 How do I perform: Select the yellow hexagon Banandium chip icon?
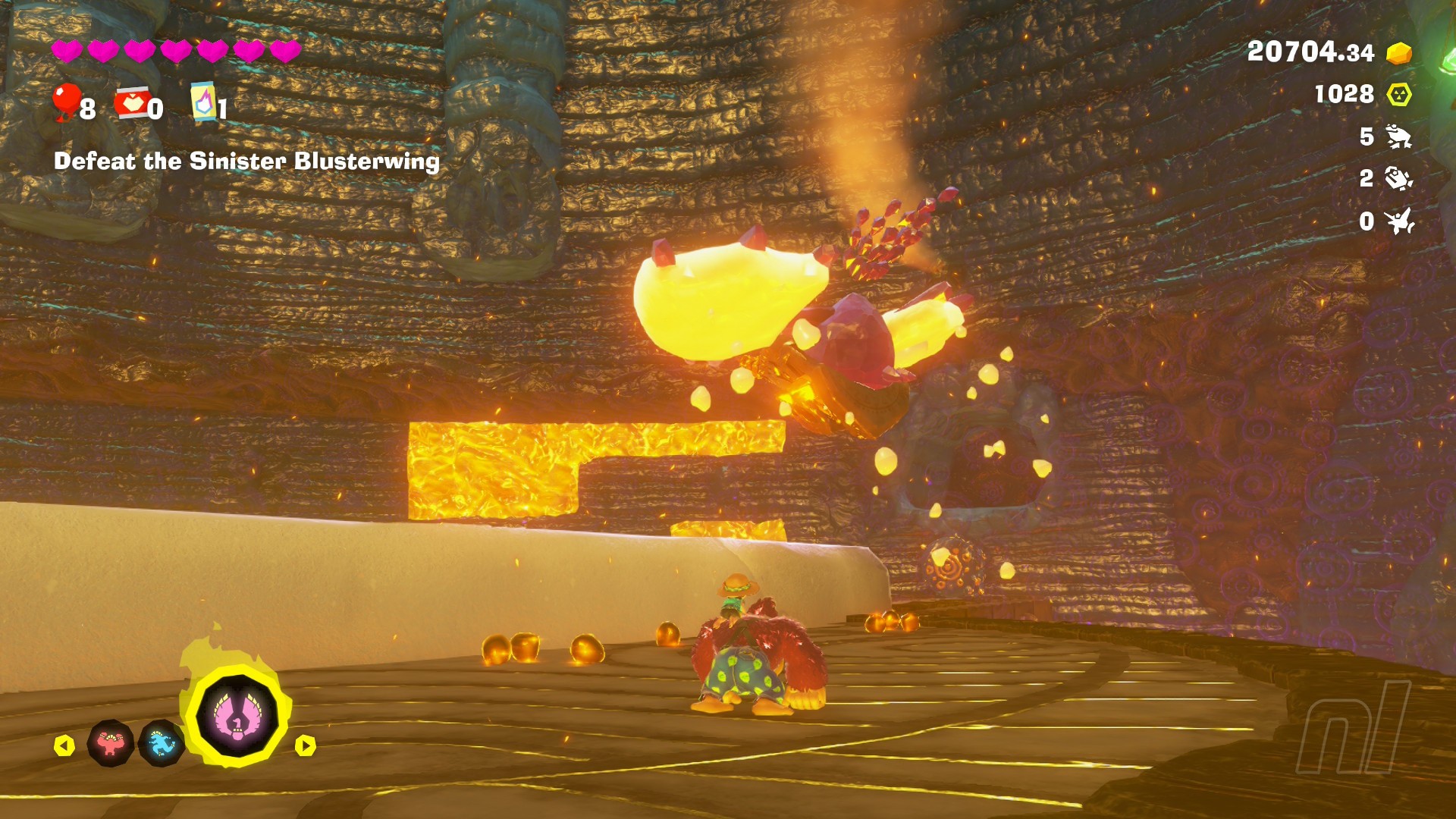[x=1398, y=95]
